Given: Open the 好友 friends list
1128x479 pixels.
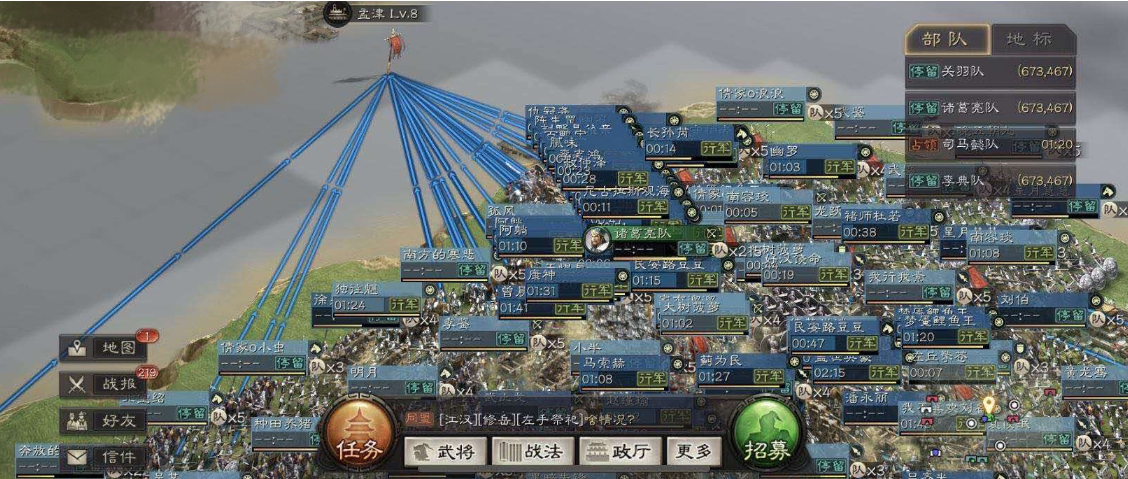Looking at the screenshot, I should point(104,421).
